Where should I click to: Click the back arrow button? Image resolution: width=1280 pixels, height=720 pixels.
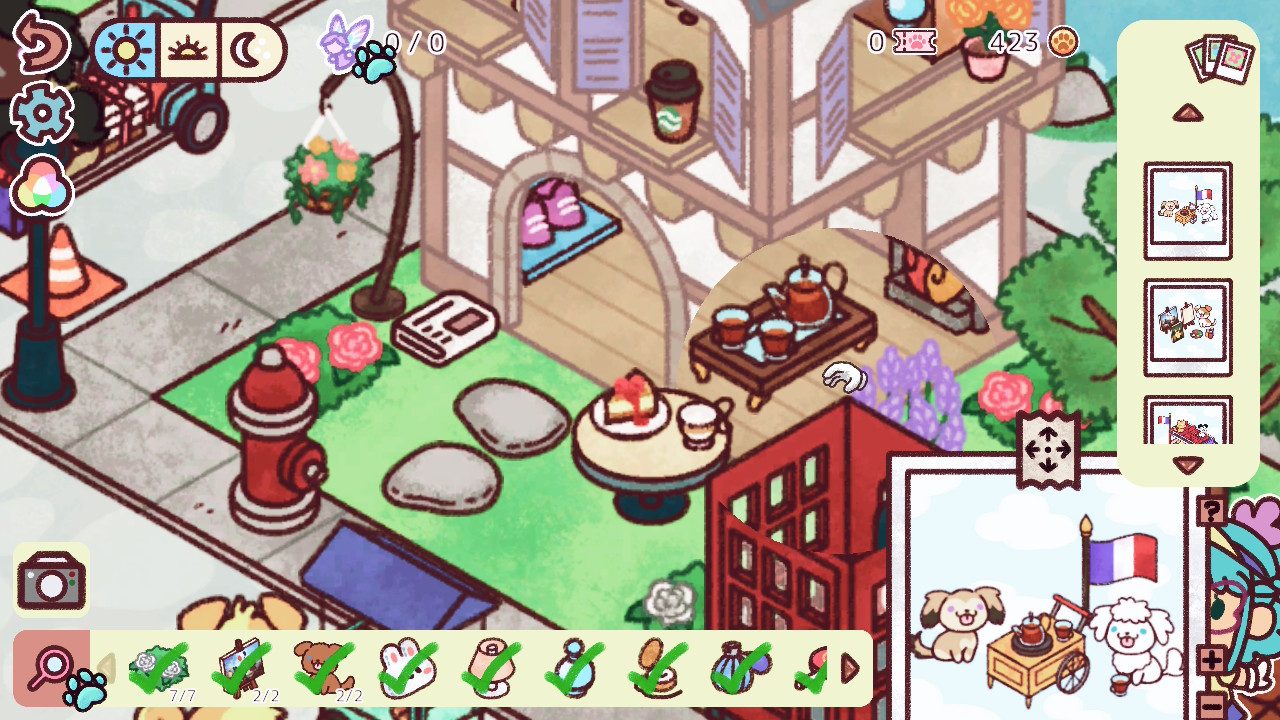41,41
